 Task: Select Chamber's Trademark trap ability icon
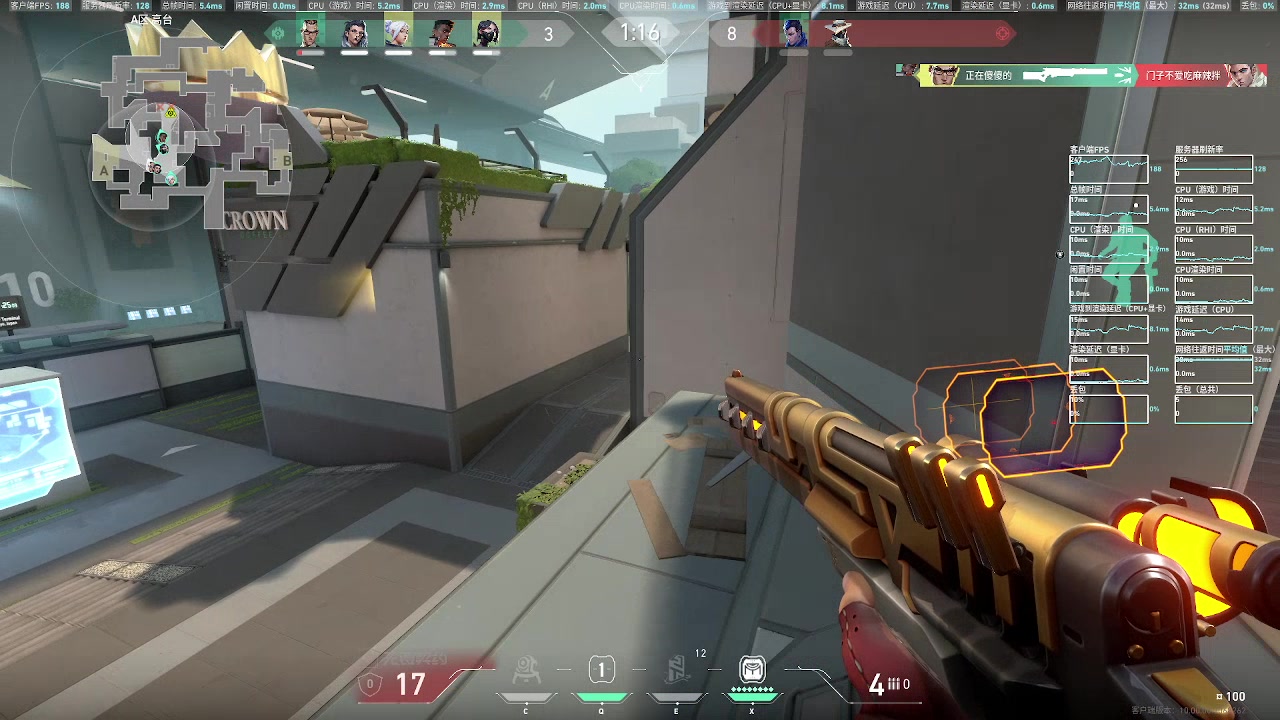(x=526, y=671)
